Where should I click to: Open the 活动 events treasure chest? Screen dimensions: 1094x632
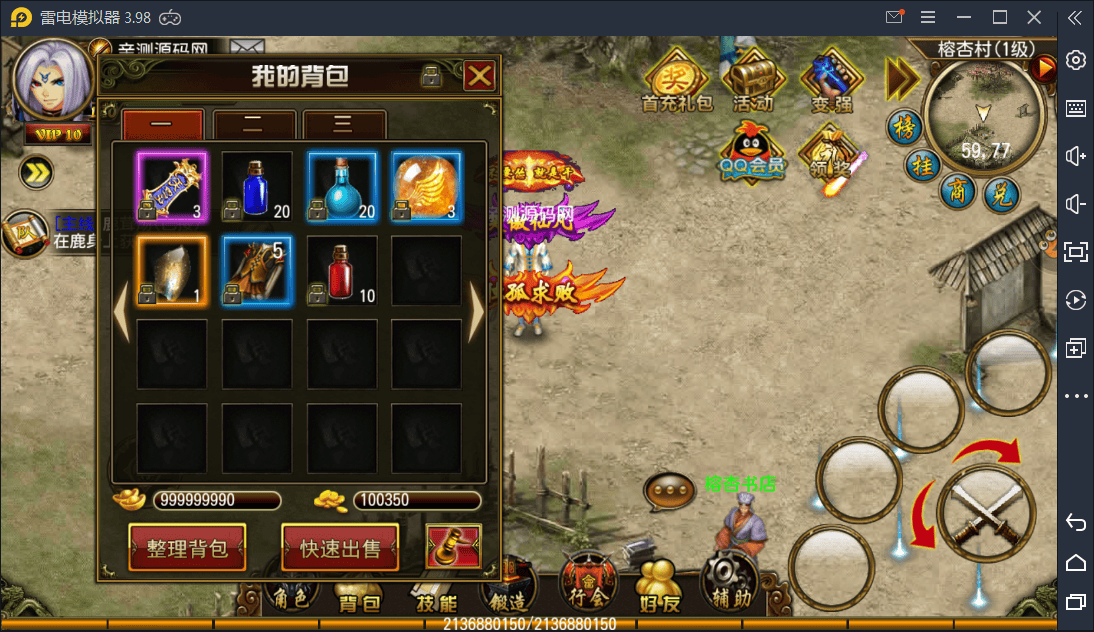point(753,80)
